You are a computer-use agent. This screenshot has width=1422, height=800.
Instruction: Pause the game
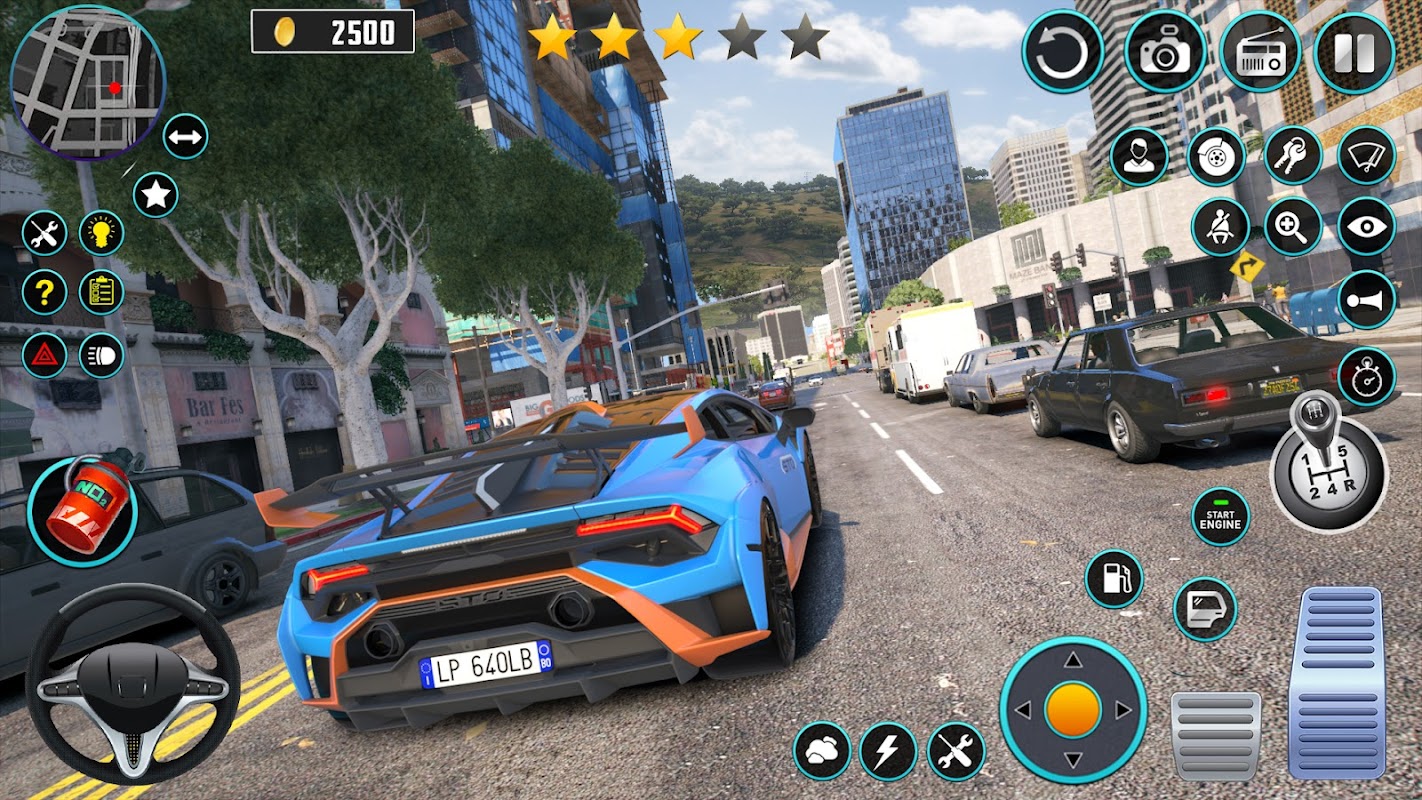[1354, 52]
